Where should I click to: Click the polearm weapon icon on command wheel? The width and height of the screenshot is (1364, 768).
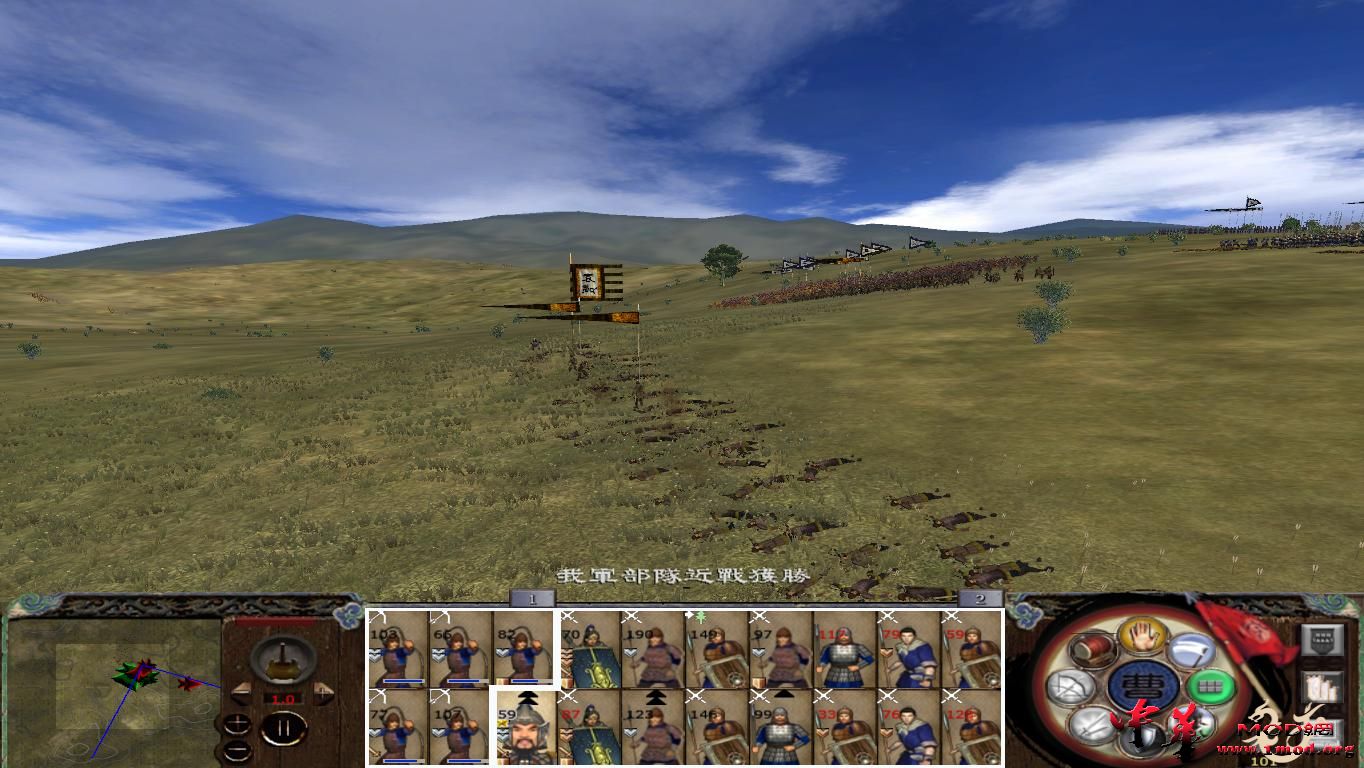pos(1193,650)
